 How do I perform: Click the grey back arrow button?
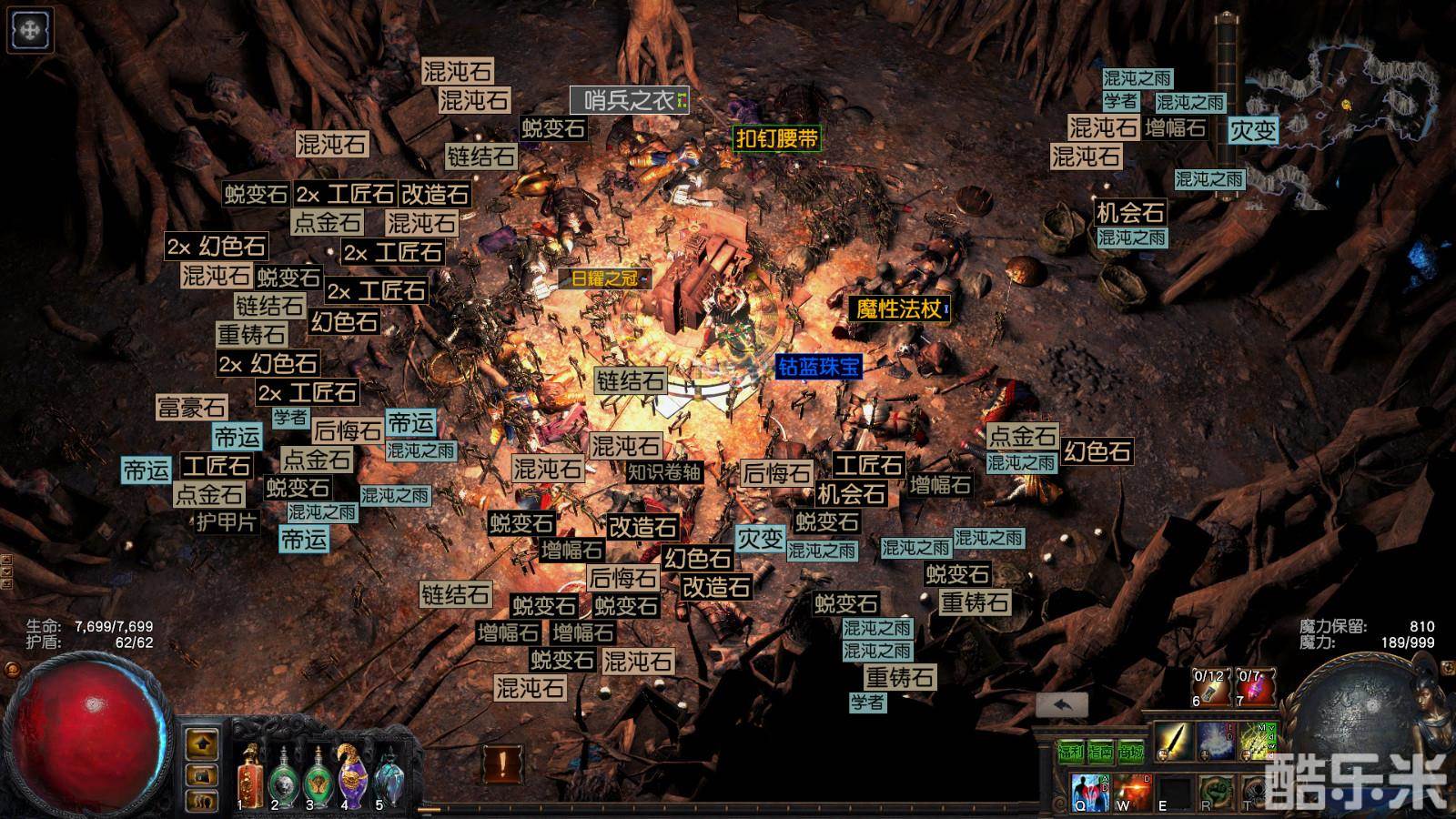(1061, 704)
